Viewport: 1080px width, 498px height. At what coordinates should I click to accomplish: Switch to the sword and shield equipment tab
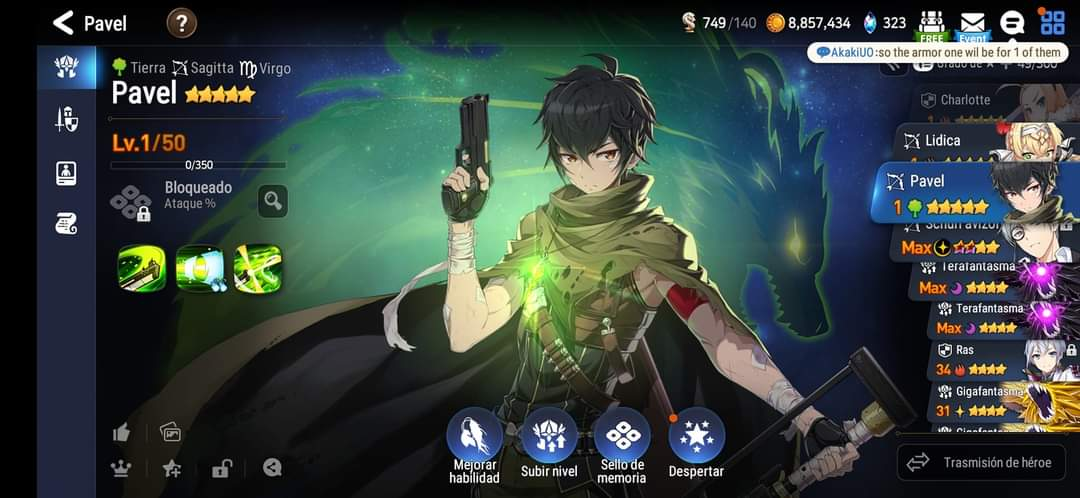[x=66, y=120]
